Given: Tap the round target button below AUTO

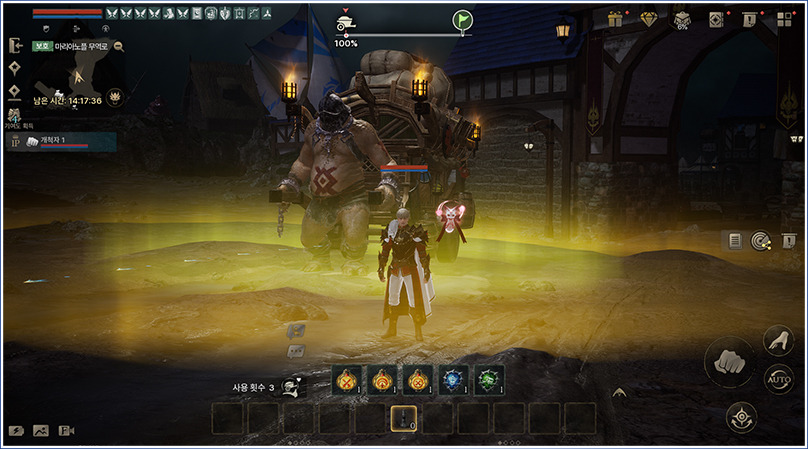Looking at the screenshot, I should [x=741, y=415].
